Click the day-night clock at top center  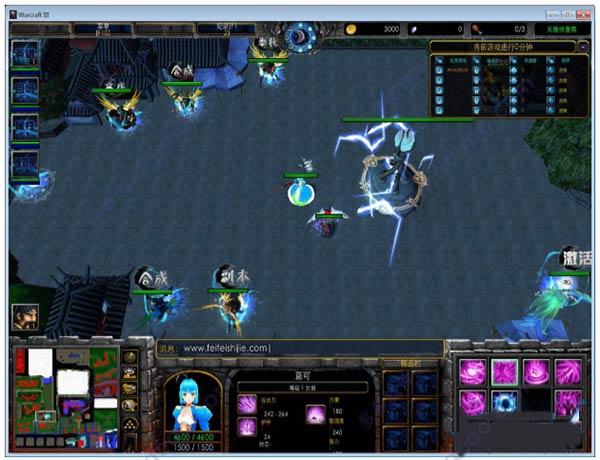[297, 36]
